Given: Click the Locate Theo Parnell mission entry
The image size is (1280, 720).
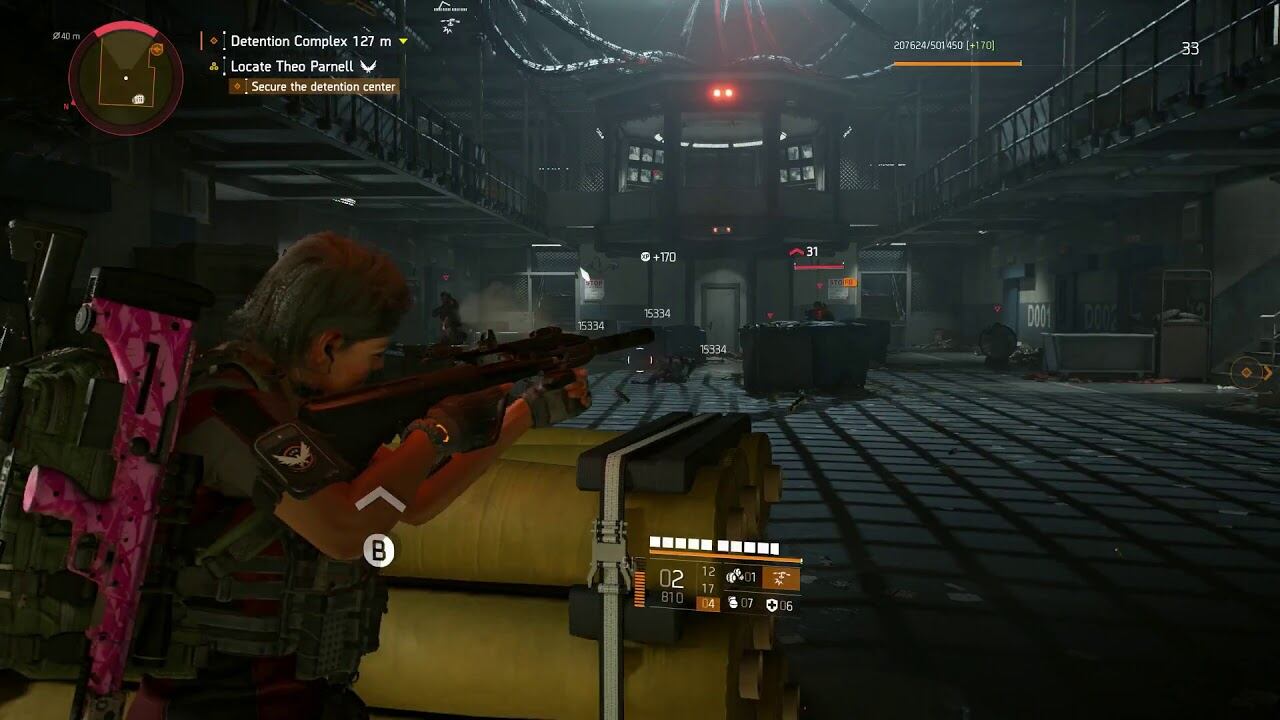Looking at the screenshot, I should 292,66.
